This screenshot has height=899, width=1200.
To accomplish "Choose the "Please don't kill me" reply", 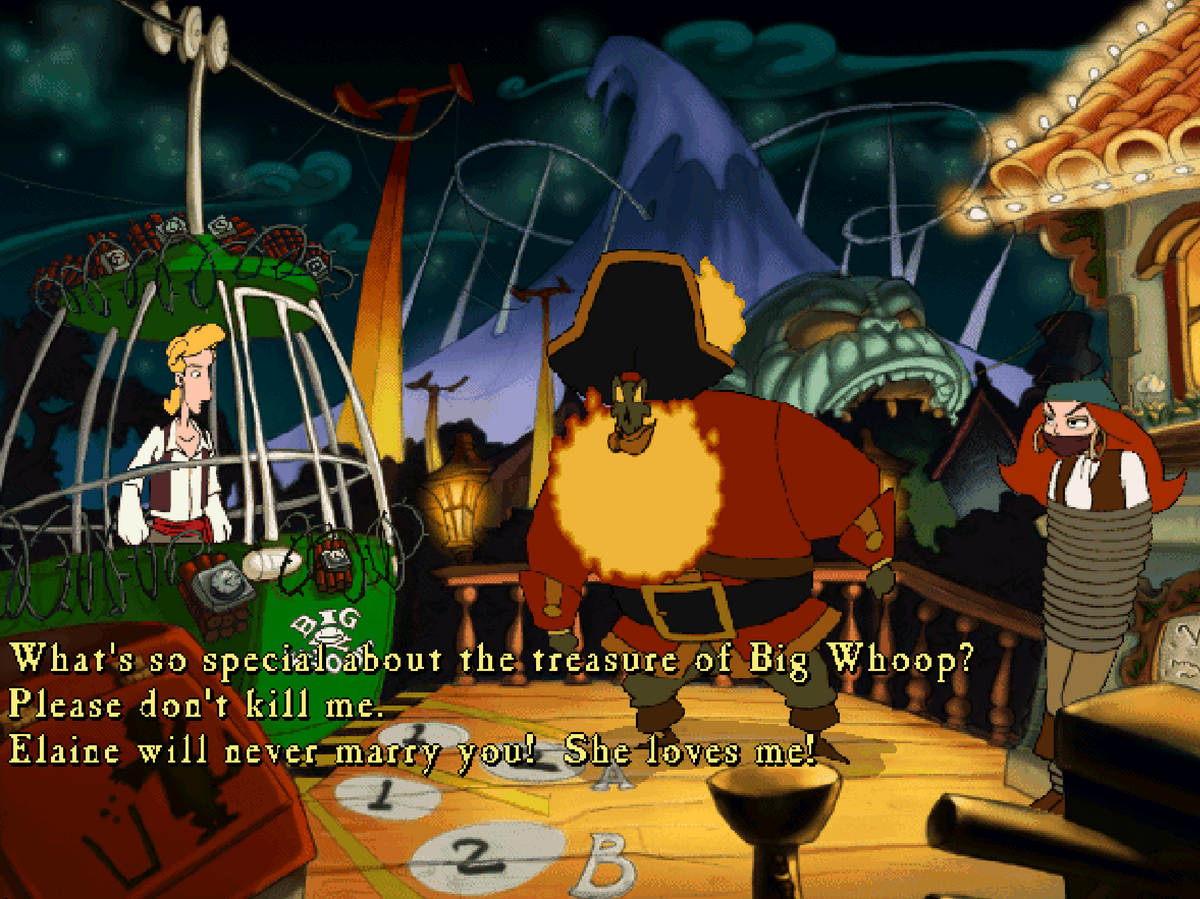I will pos(196,707).
